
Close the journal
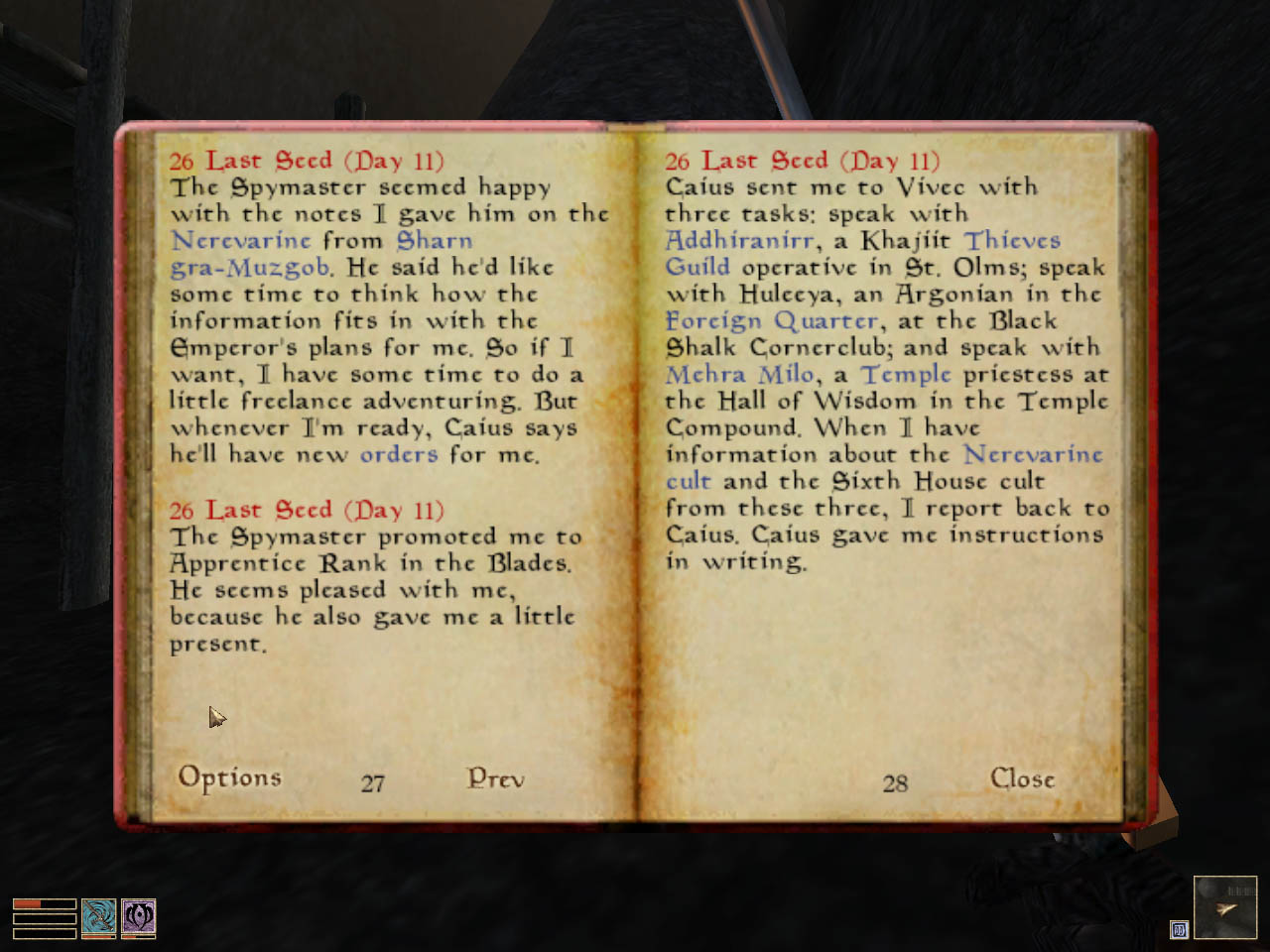[x=1021, y=779]
